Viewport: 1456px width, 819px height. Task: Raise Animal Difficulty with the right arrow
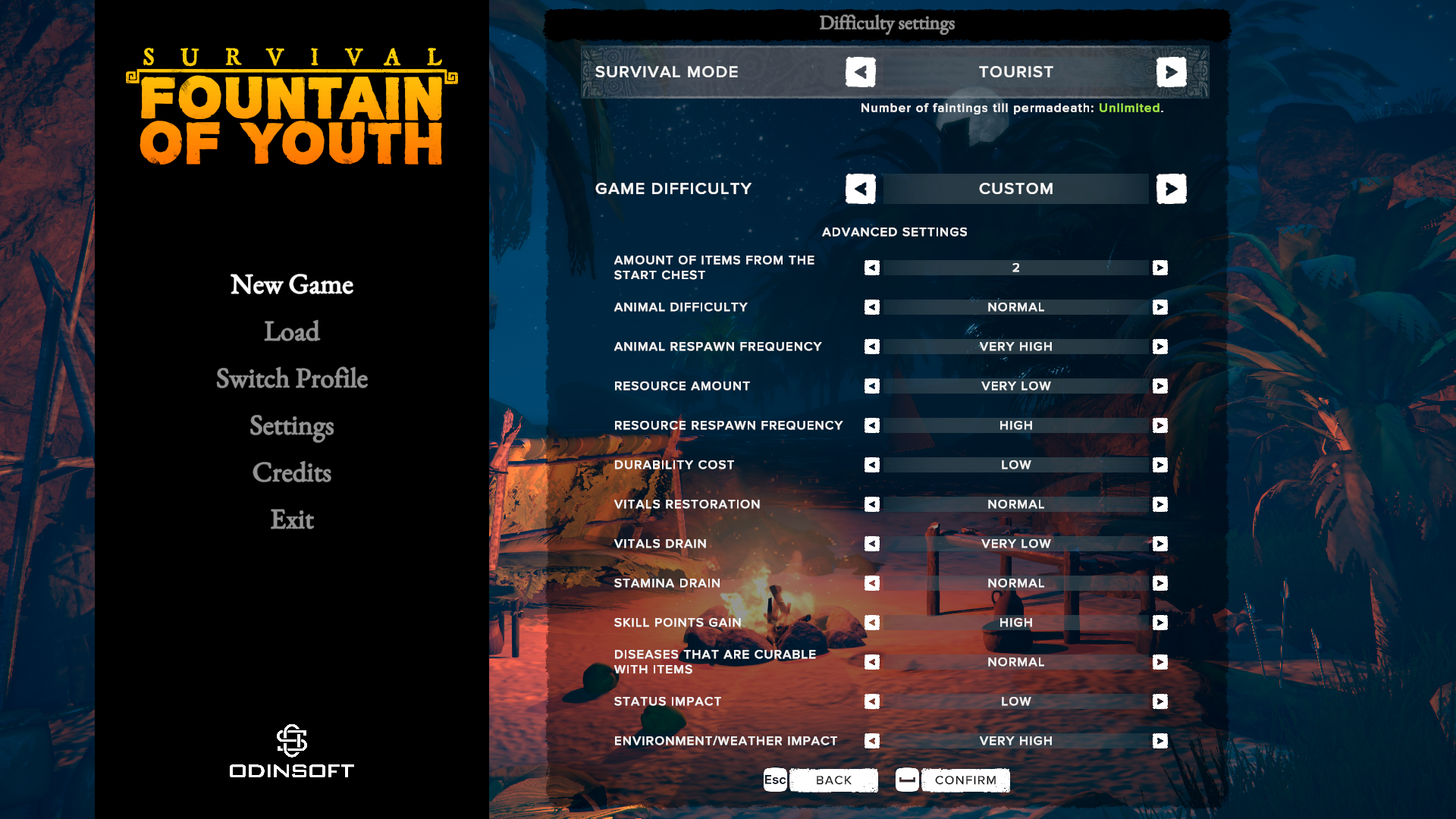point(1159,307)
